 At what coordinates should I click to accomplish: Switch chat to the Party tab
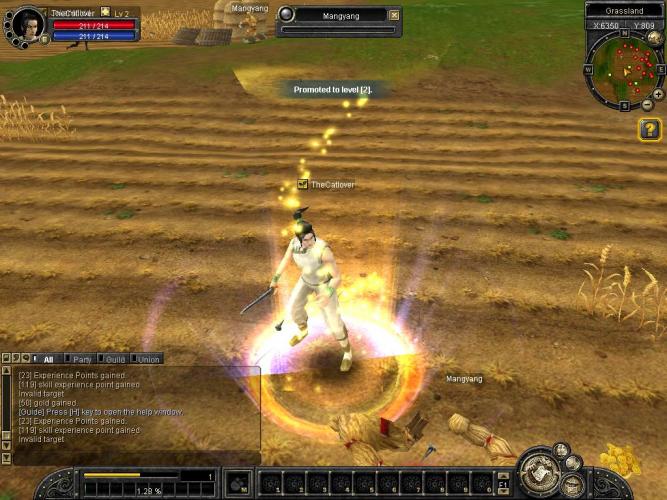tap(81, 359)
